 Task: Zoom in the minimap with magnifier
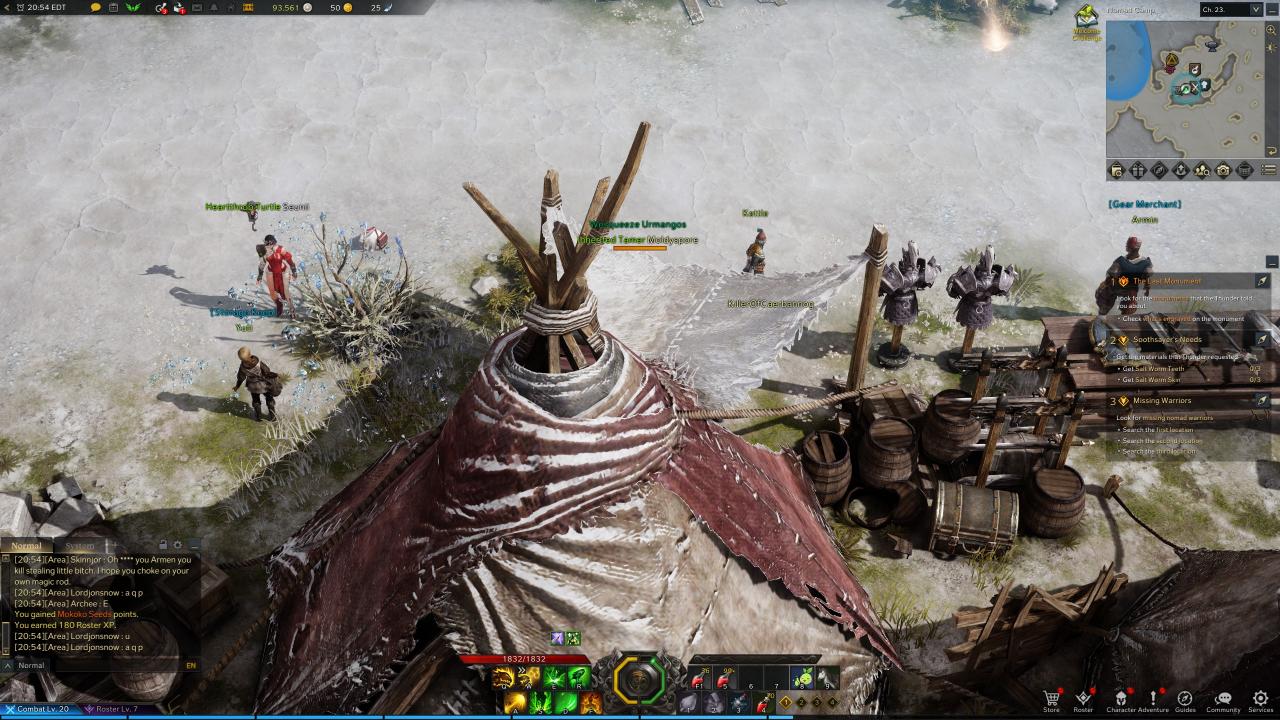tap(1271, 31)
